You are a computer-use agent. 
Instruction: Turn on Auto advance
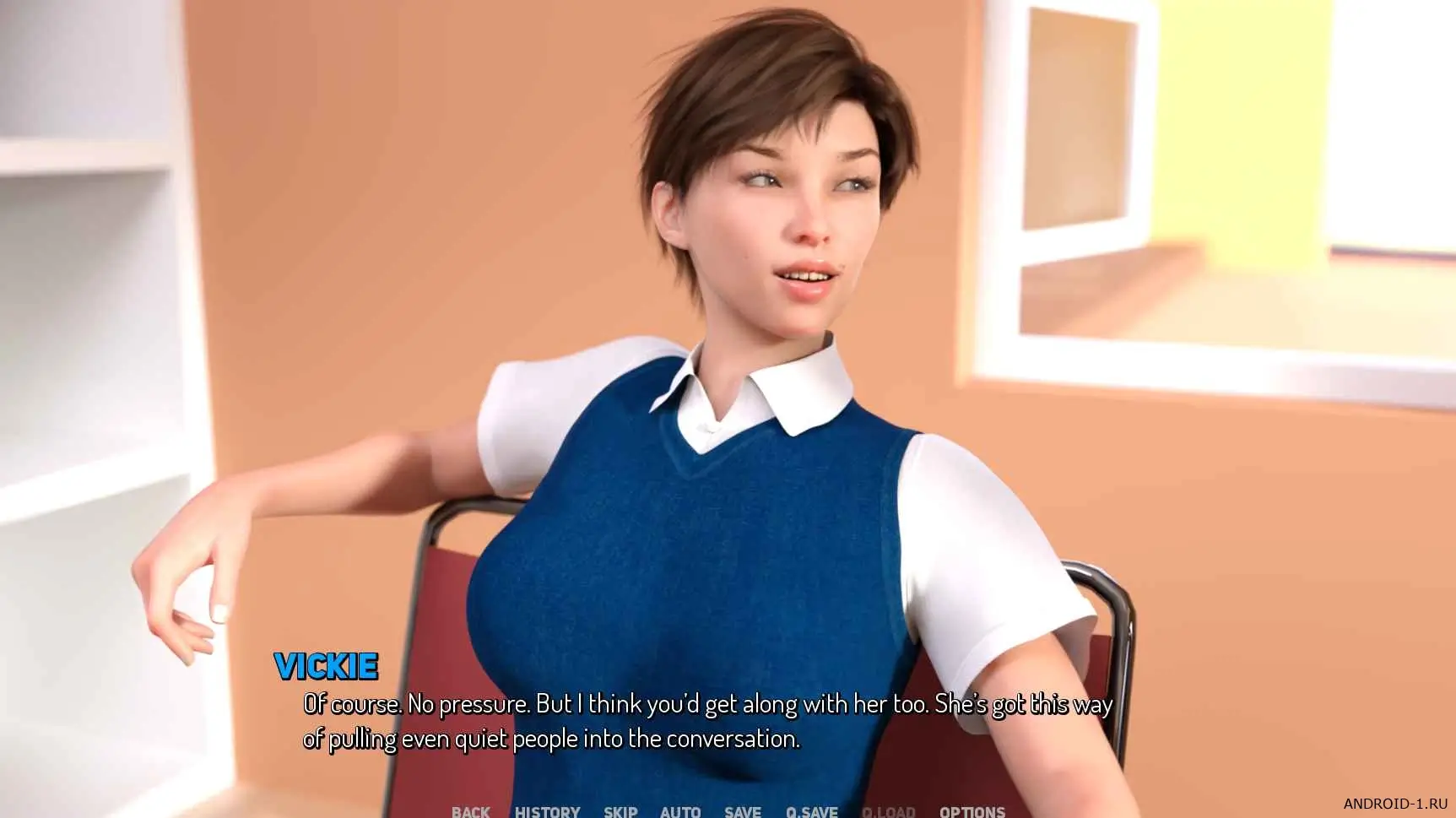[680, 811]
